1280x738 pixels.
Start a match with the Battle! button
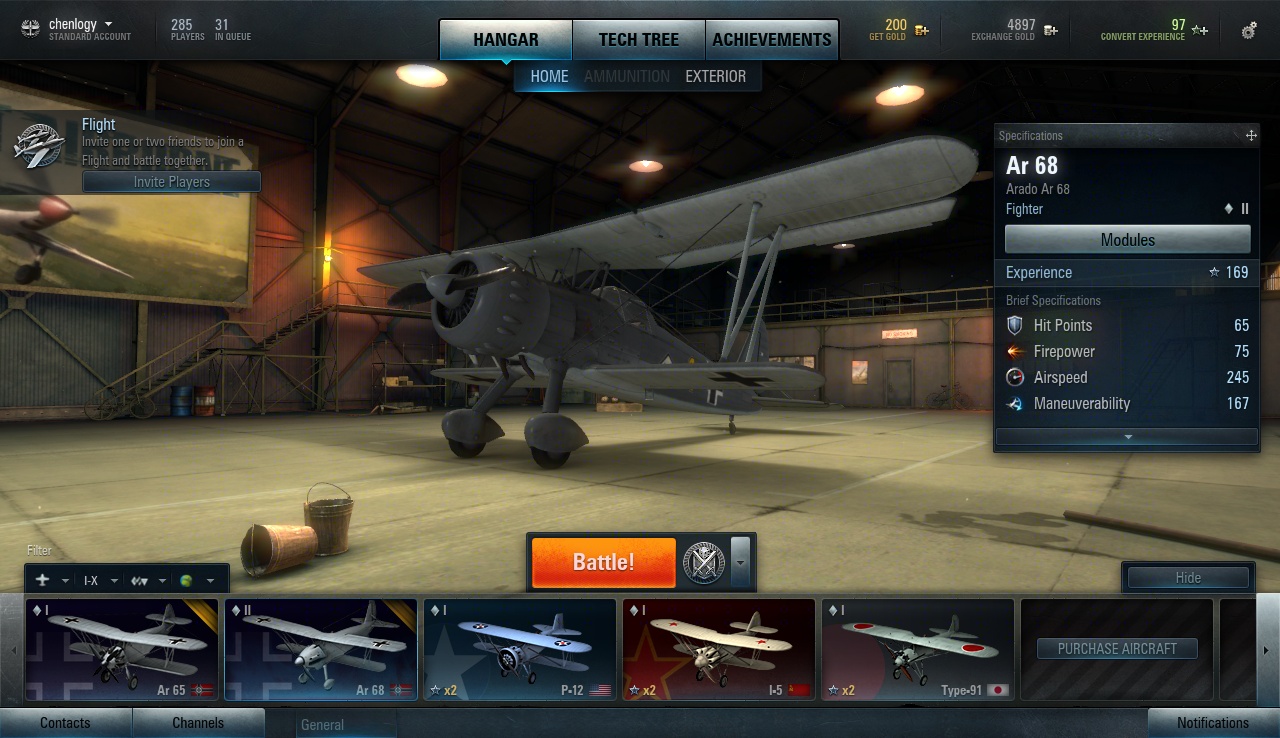[x=603, y=562]
